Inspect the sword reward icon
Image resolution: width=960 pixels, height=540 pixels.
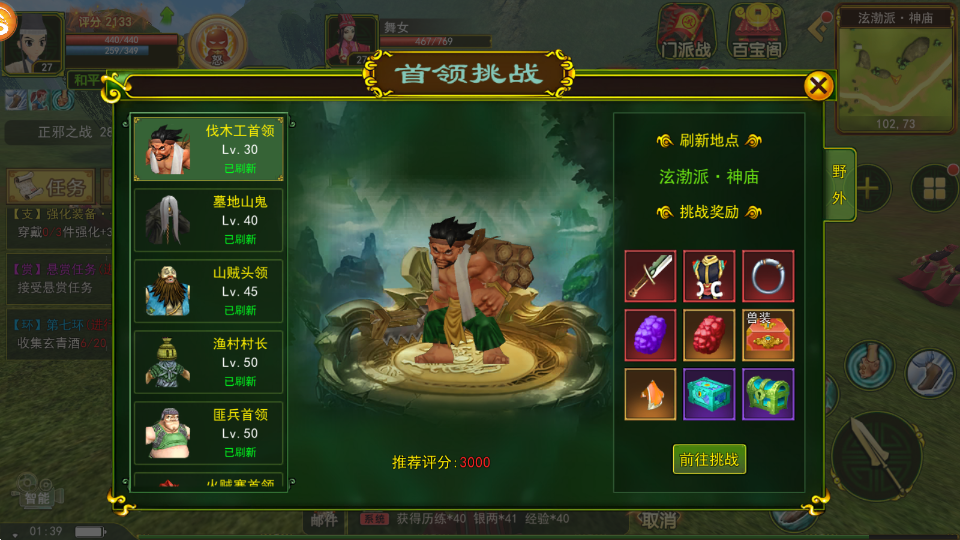tap(651, 276)
